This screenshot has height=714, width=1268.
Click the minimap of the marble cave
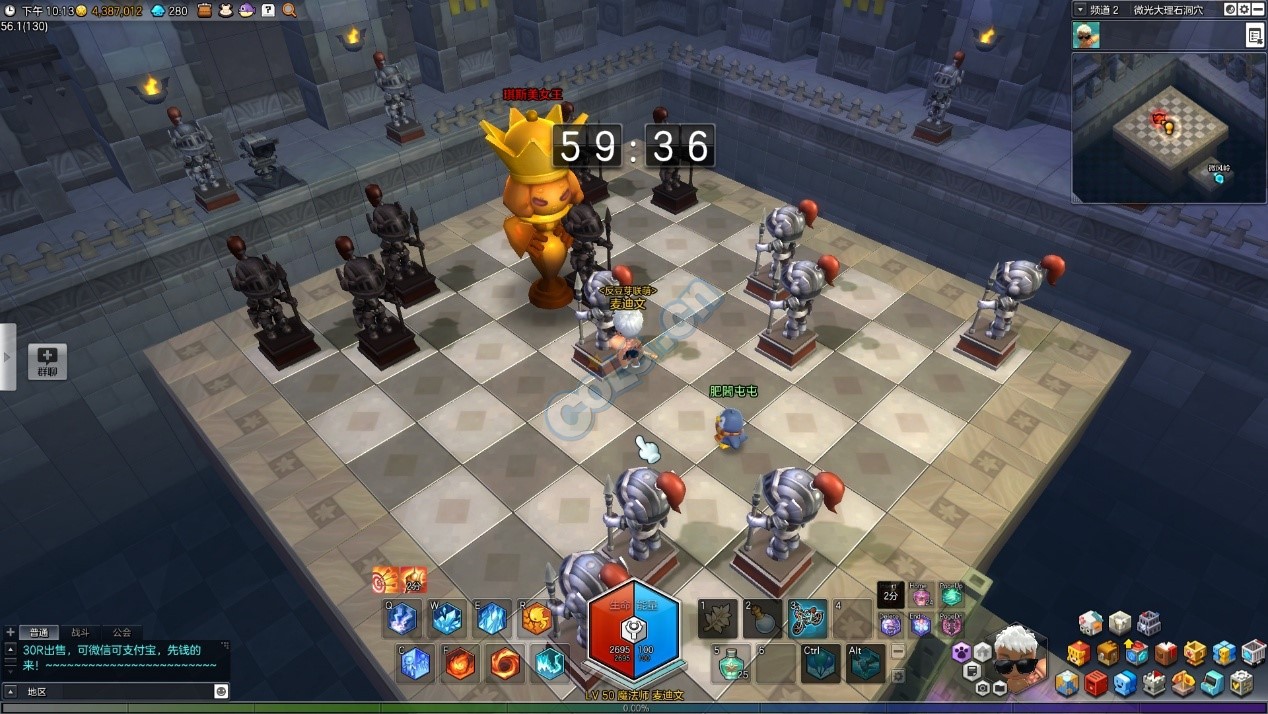coord(1168,127)
